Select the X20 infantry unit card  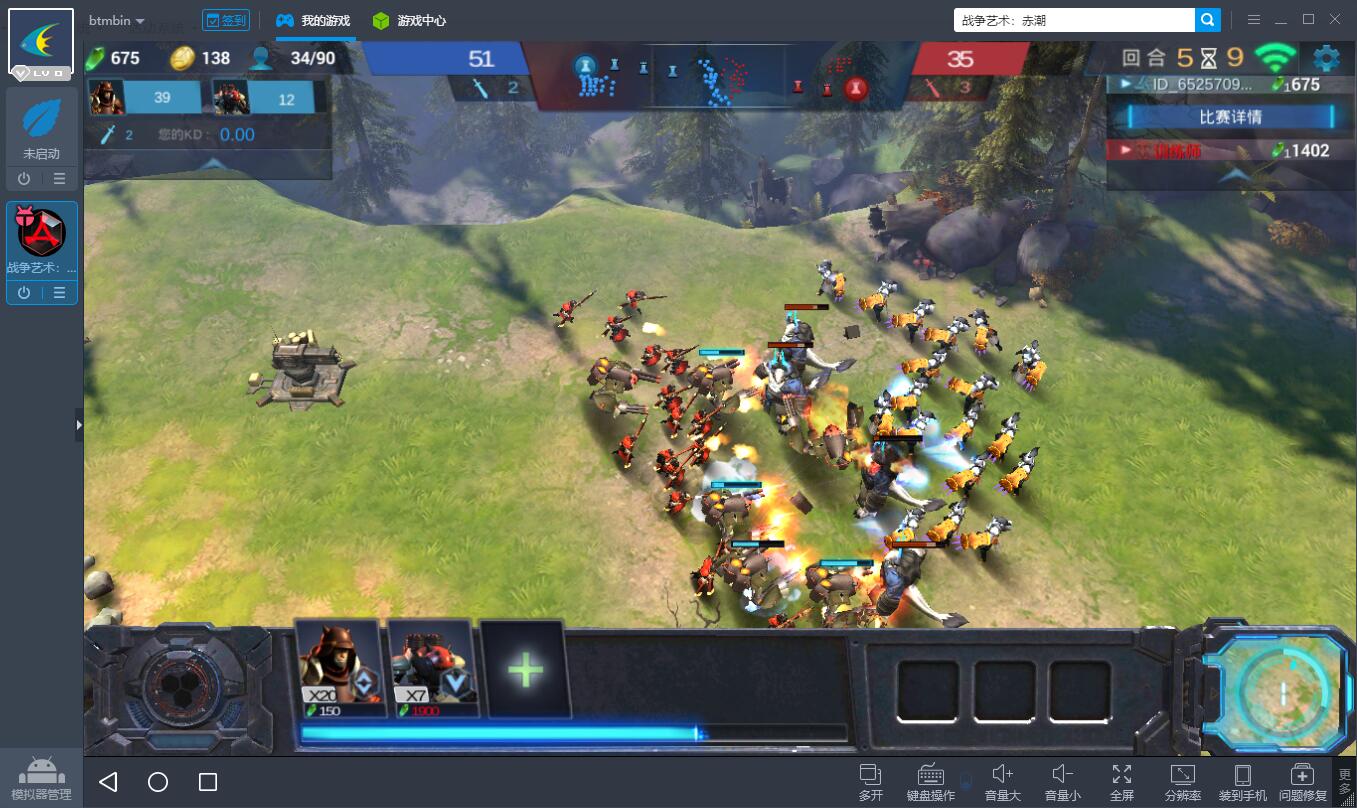340,667
